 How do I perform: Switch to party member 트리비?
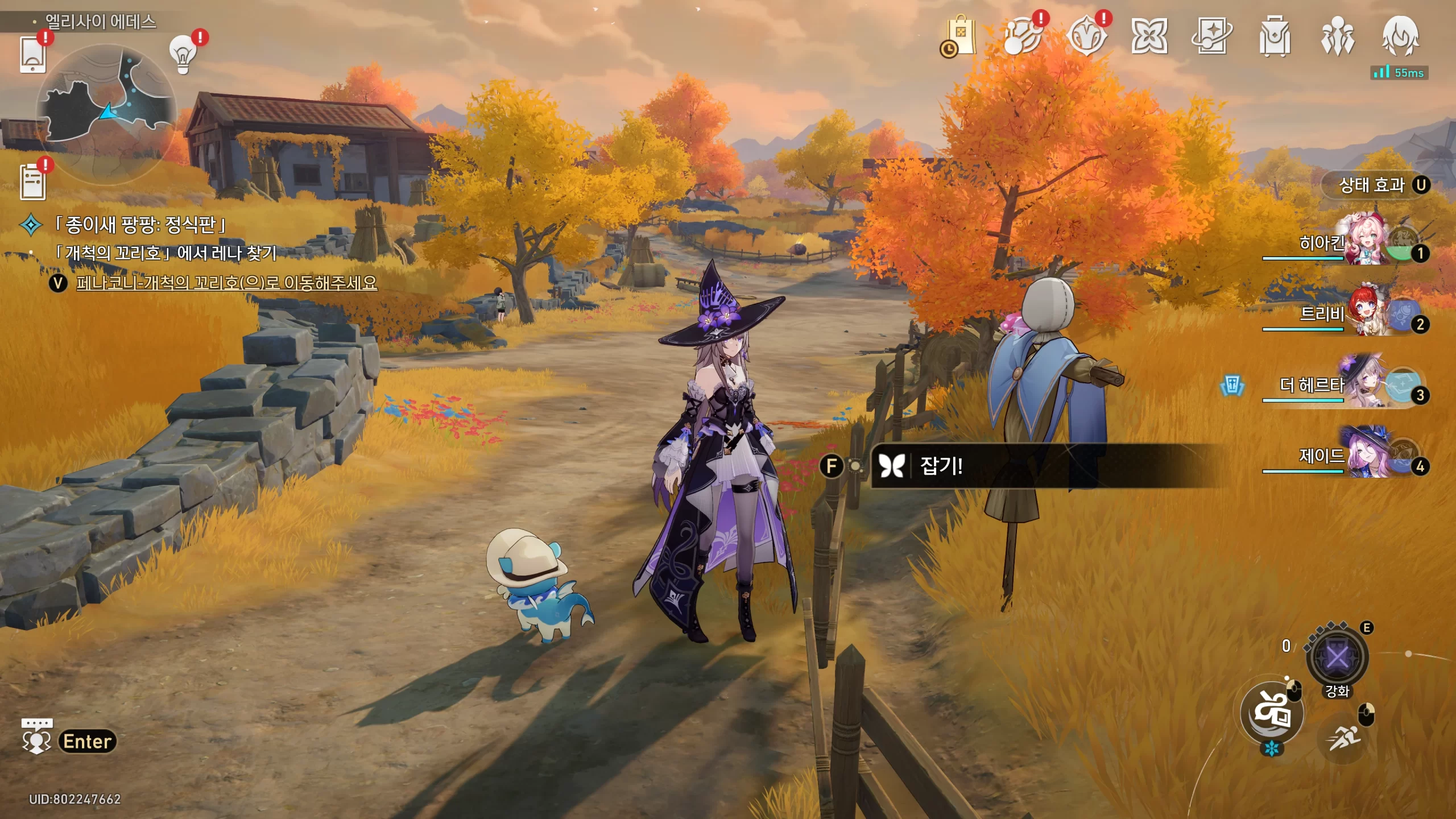(x=1365, y=313)
